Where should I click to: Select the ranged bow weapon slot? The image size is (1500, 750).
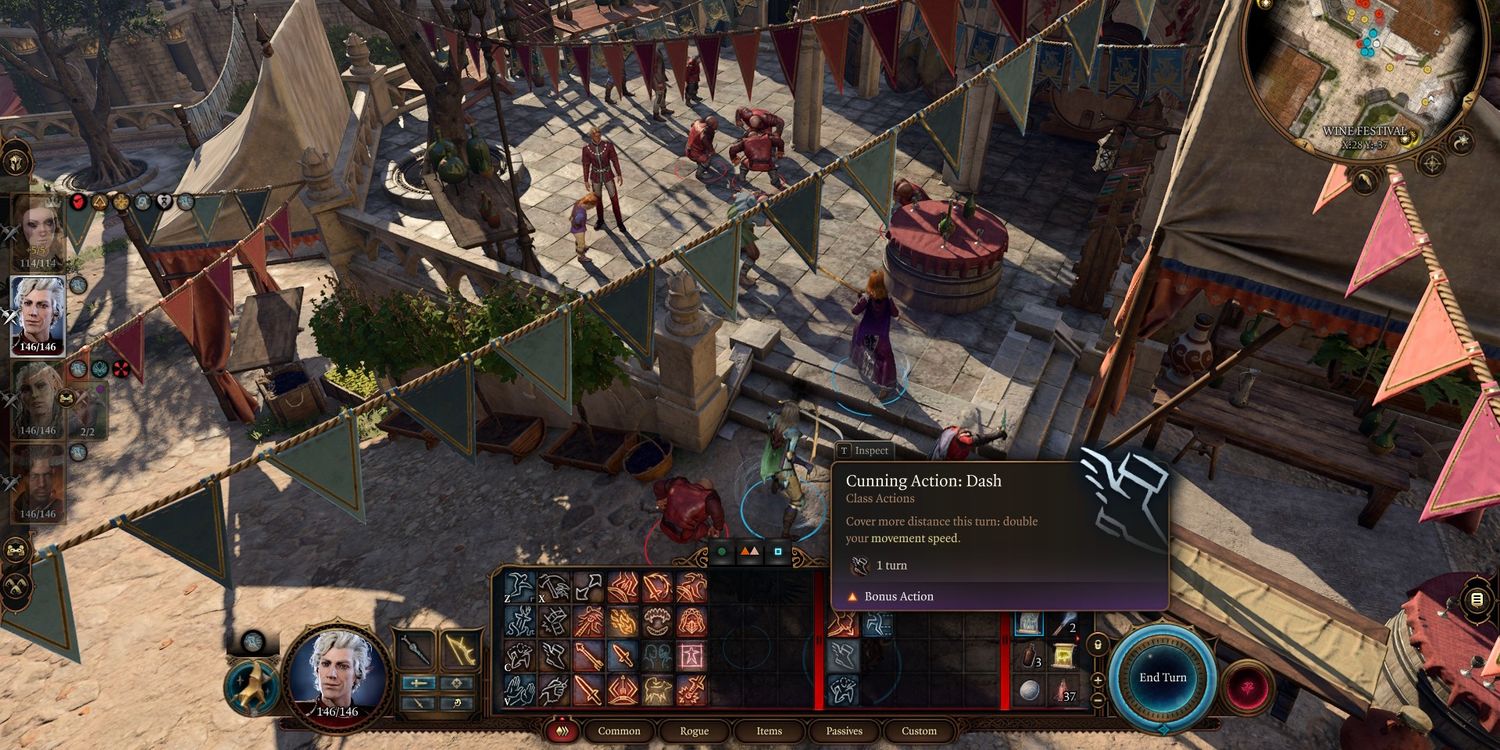[x=461, y=650]
